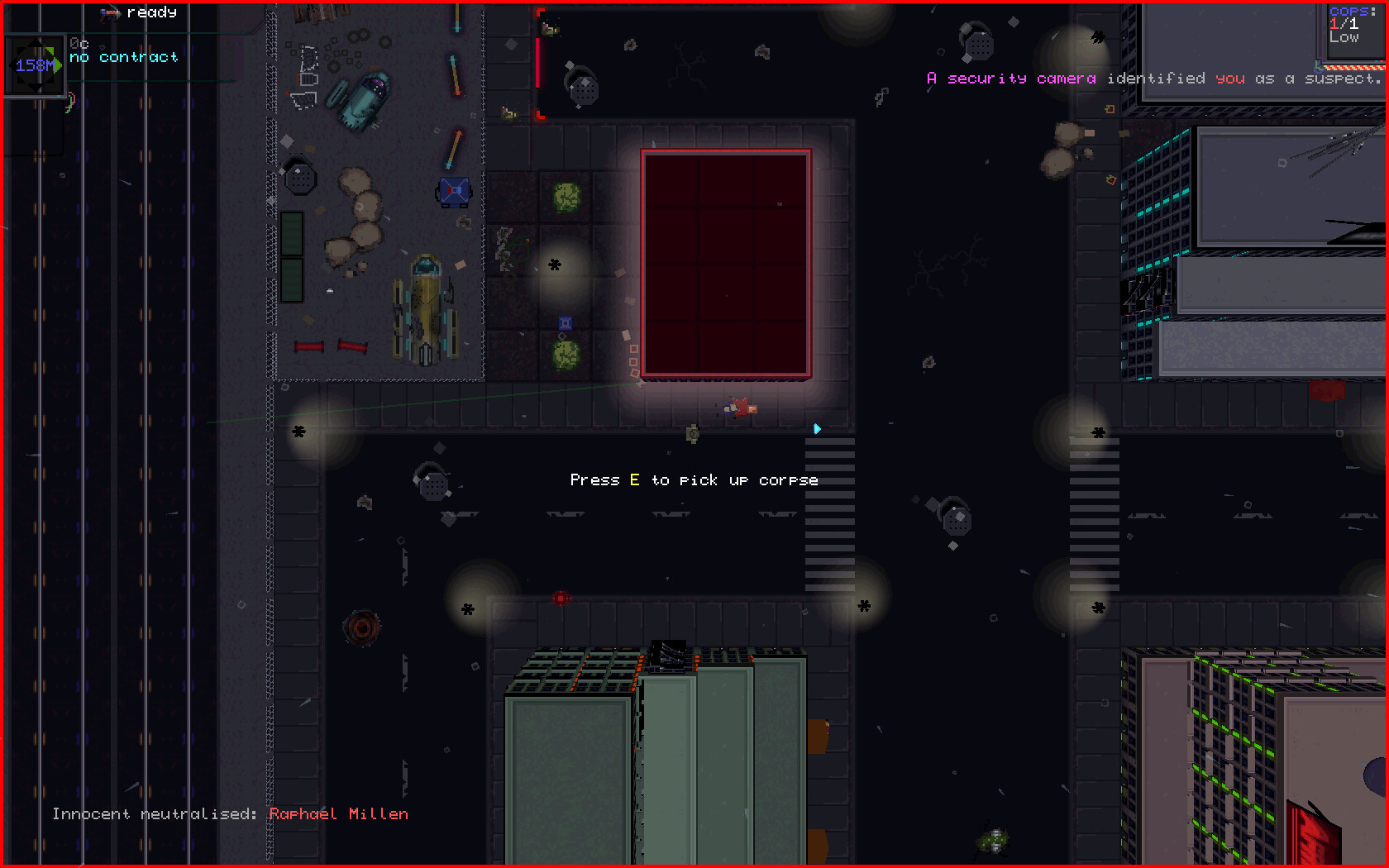This screenshot has width=1389, height=868.
Task: Click the yellow E key icon in the prompt
Action: tap(634, 479)
